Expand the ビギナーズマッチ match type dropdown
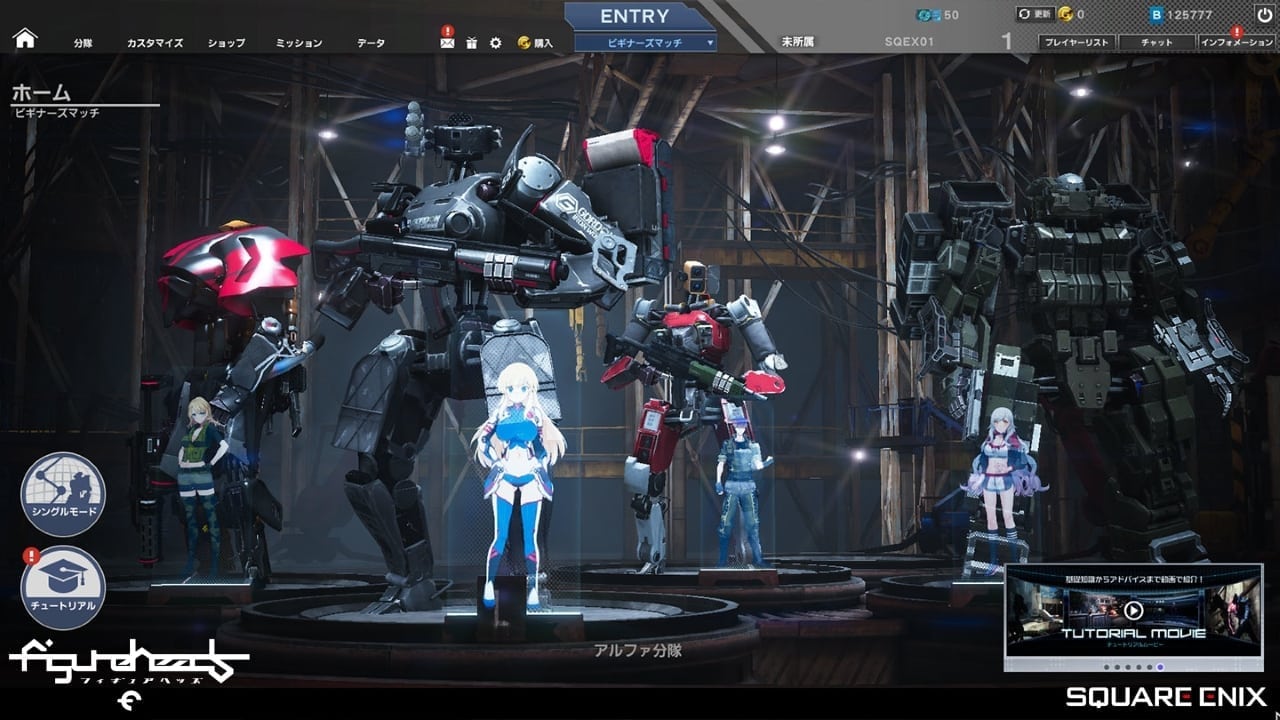Viewport: 1280px width, 720px height. (645, 42)
